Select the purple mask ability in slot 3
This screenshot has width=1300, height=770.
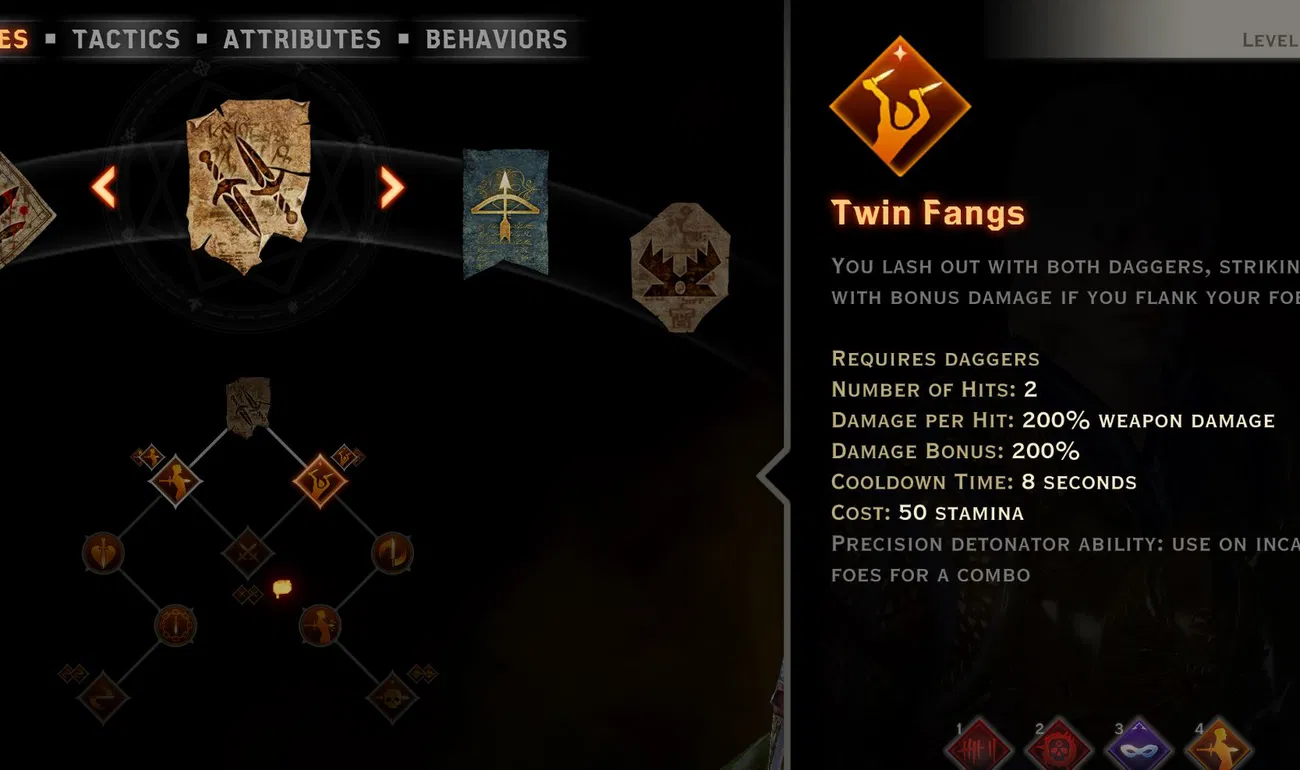pyautogui.click(x=1138, y=748)
